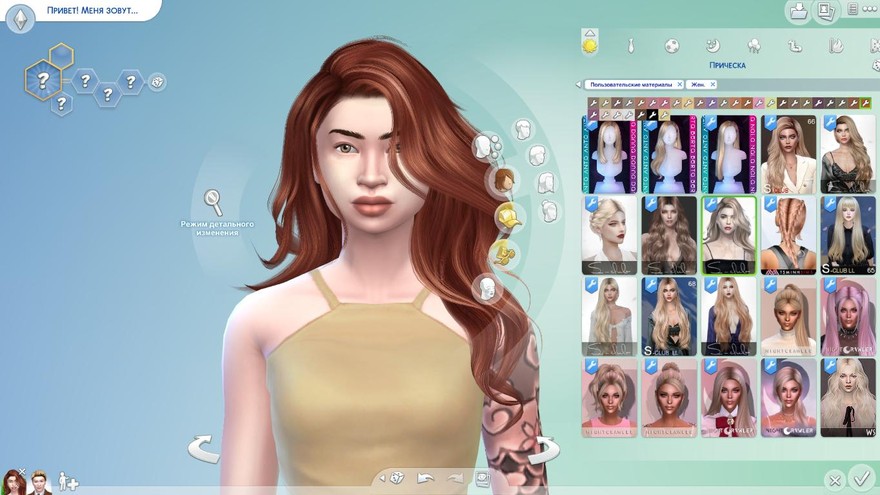Confirm the sim with the checkmark button
880x495 pixels.
pyautogui.click(x=859, y=477)
